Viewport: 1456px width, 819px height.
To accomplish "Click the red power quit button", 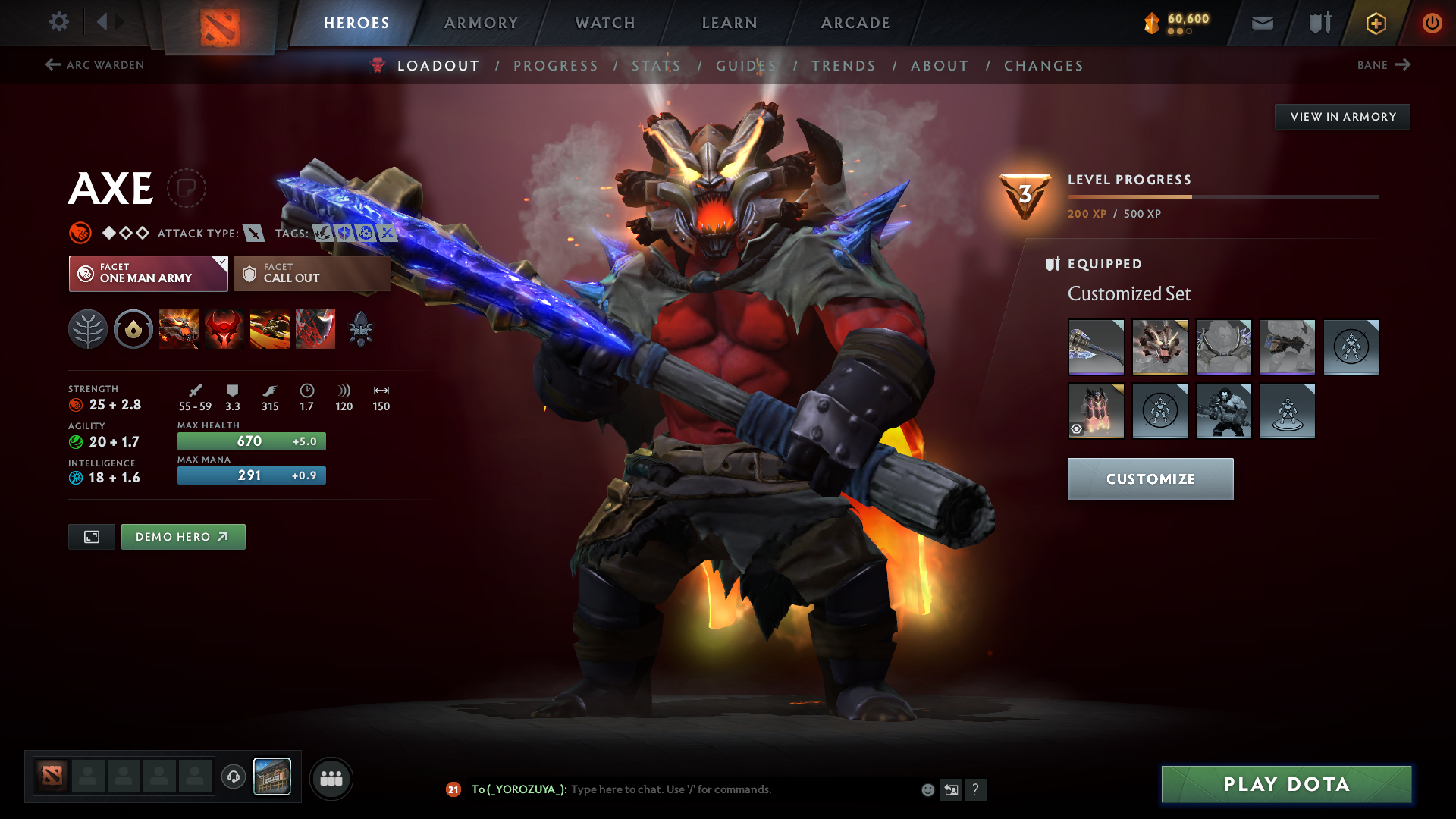I will [x=1432, y=23].
